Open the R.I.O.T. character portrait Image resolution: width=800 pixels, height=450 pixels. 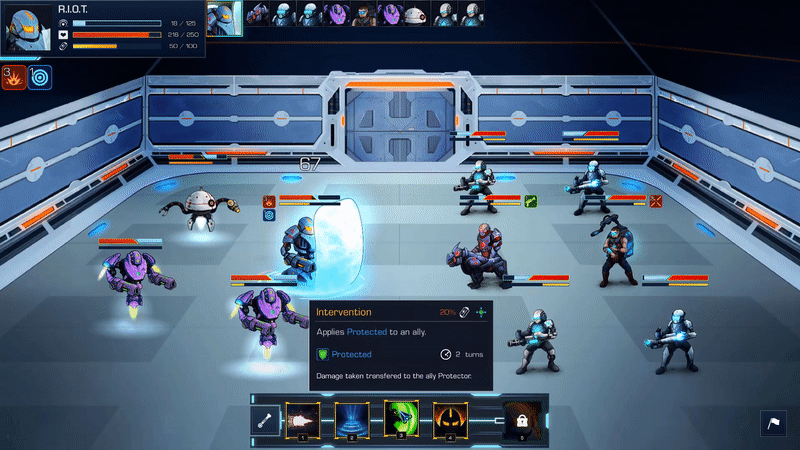click(27, 30)
